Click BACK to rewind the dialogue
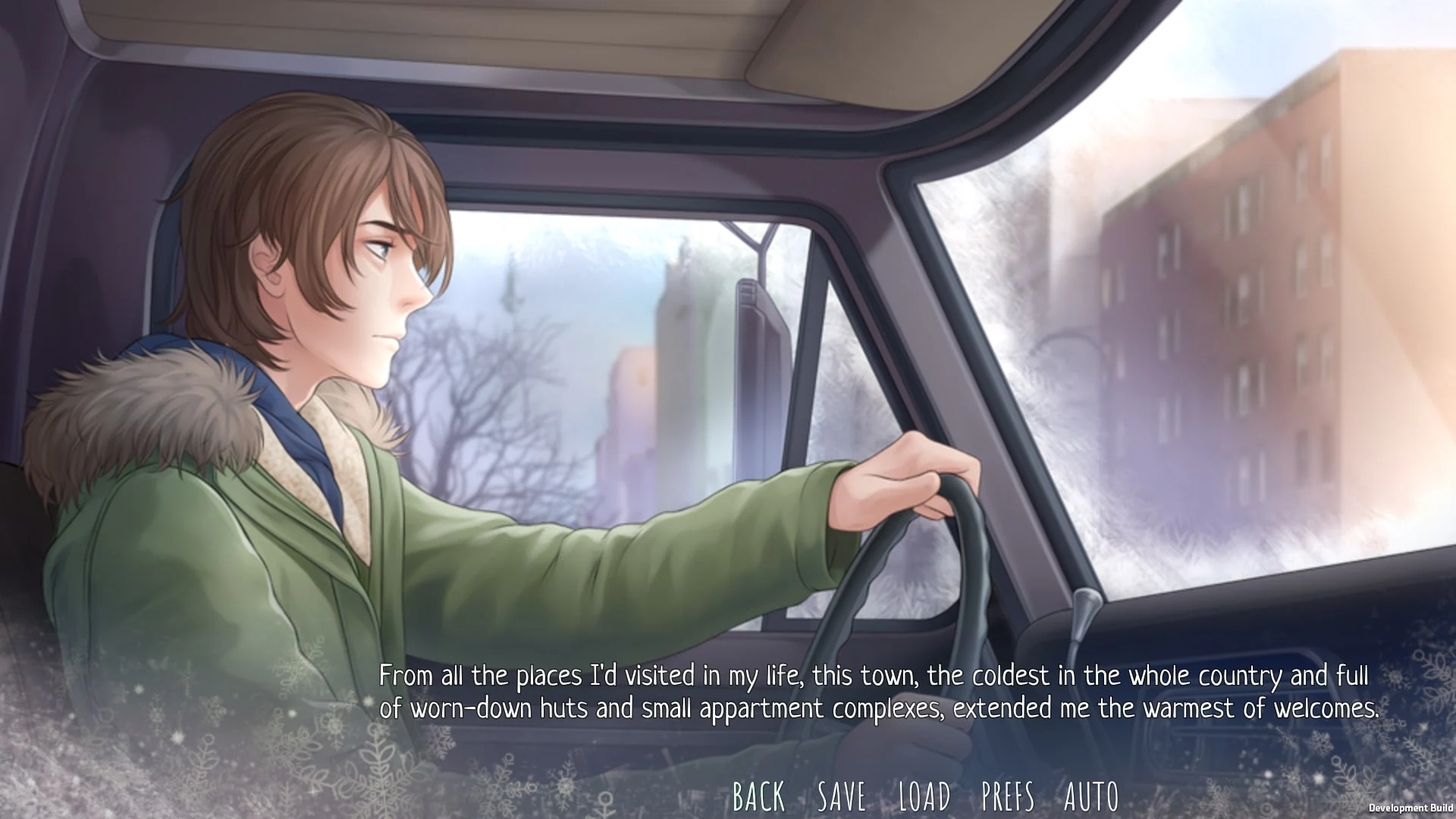 [x=759, y=796]
